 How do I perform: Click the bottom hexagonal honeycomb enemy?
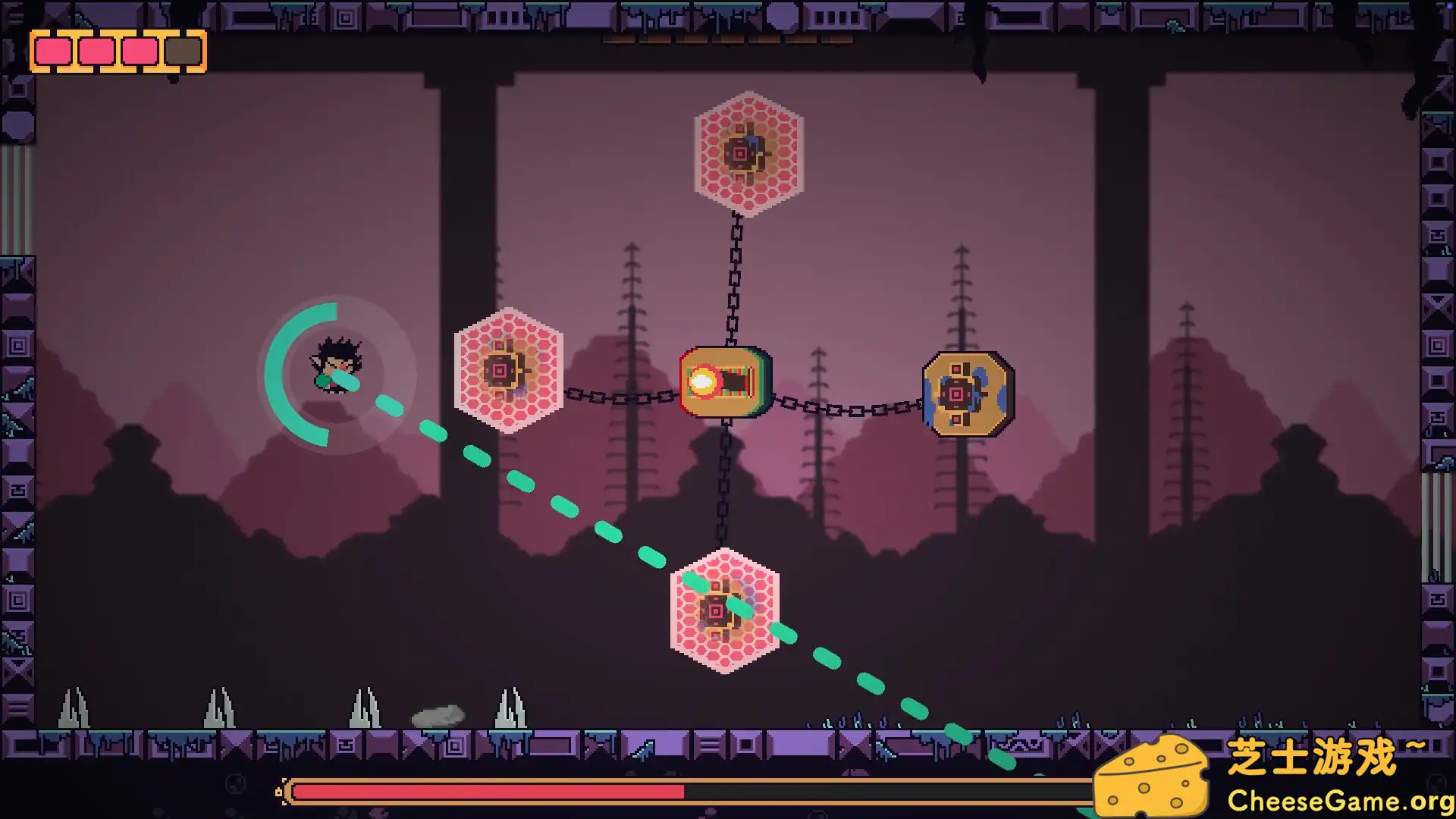[724, 610]
